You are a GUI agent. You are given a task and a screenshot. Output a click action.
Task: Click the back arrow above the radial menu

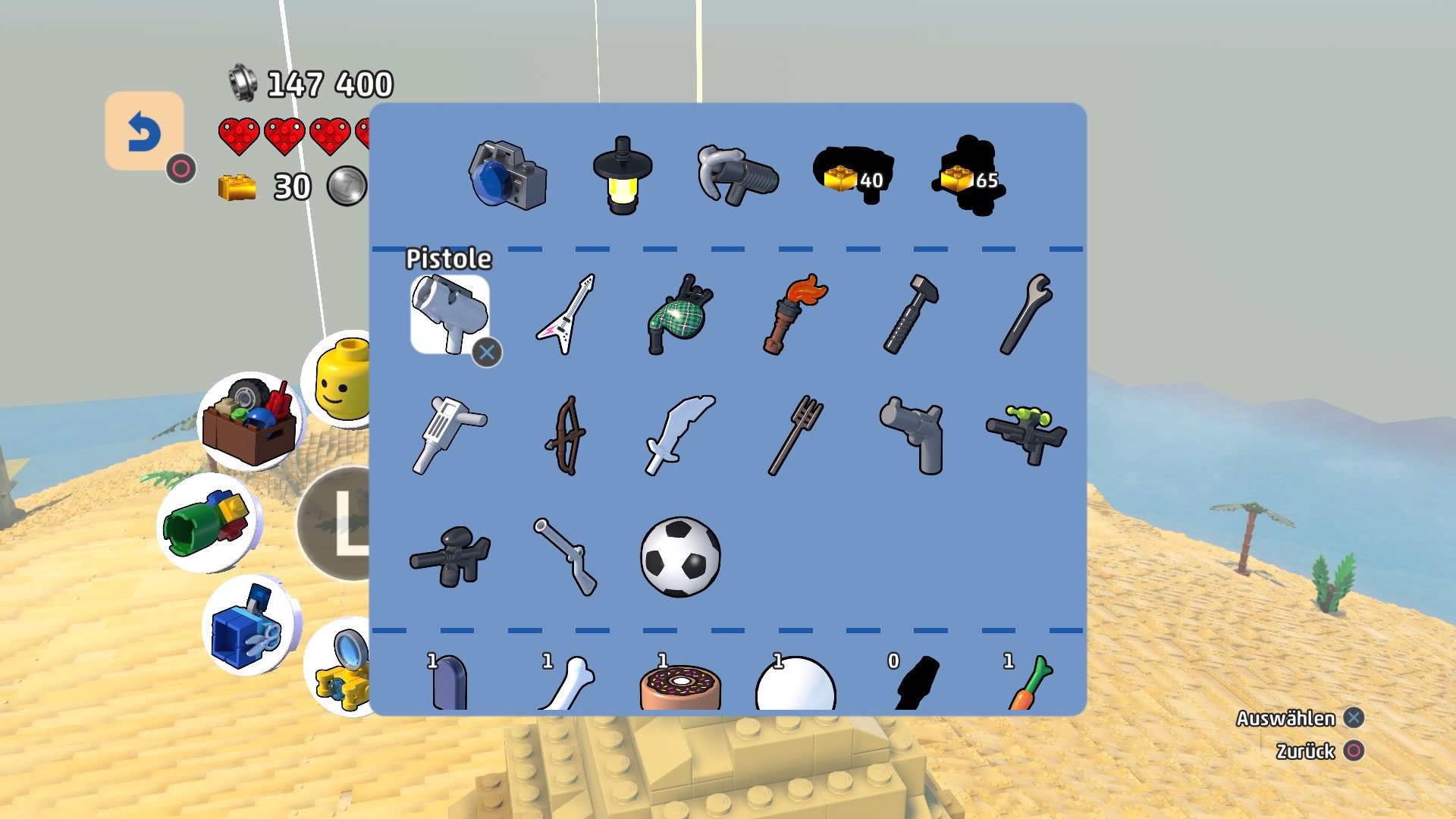tap(145, 131)
